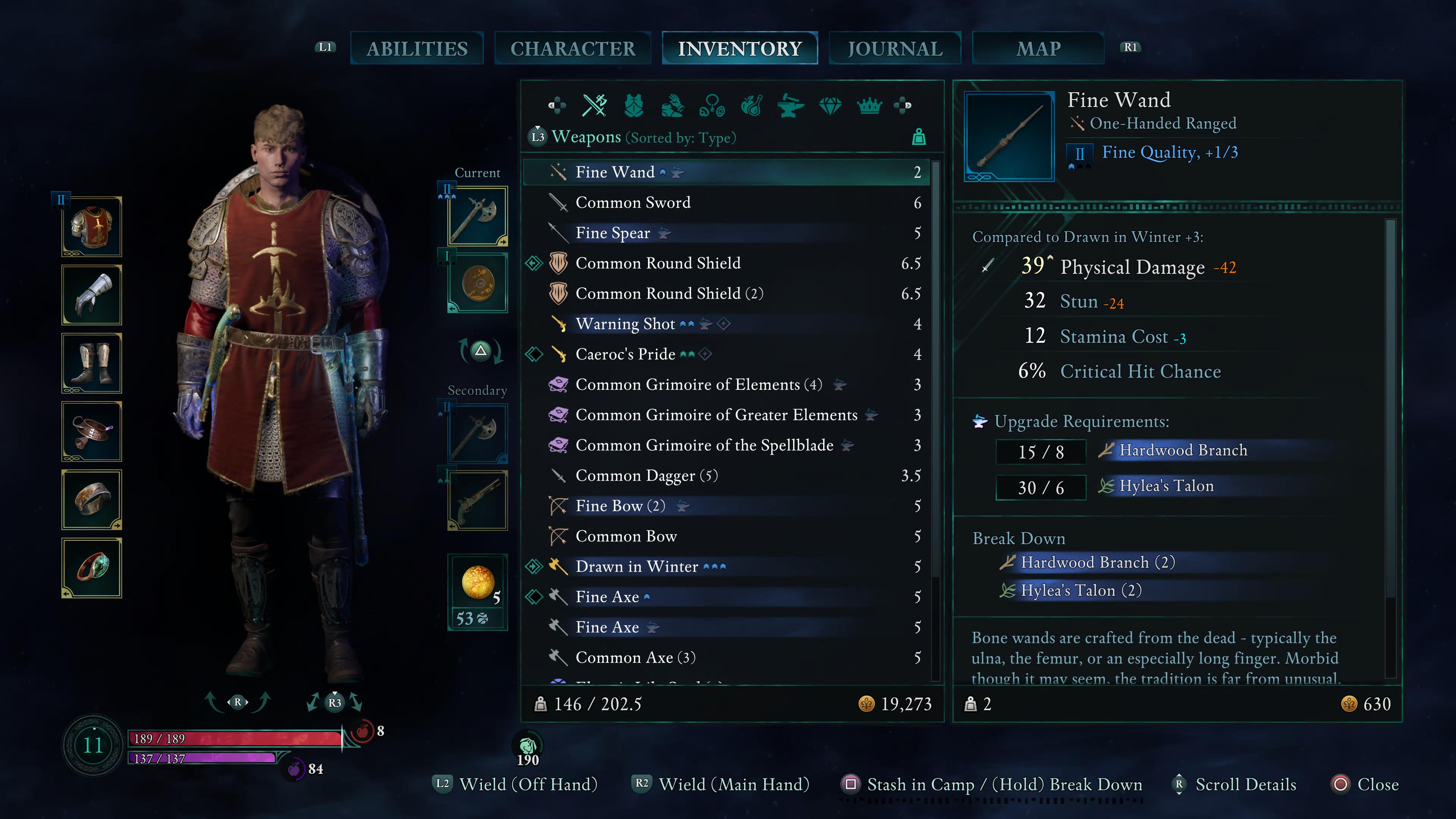
Task: Select the Common Bow row
Action: 626,537
